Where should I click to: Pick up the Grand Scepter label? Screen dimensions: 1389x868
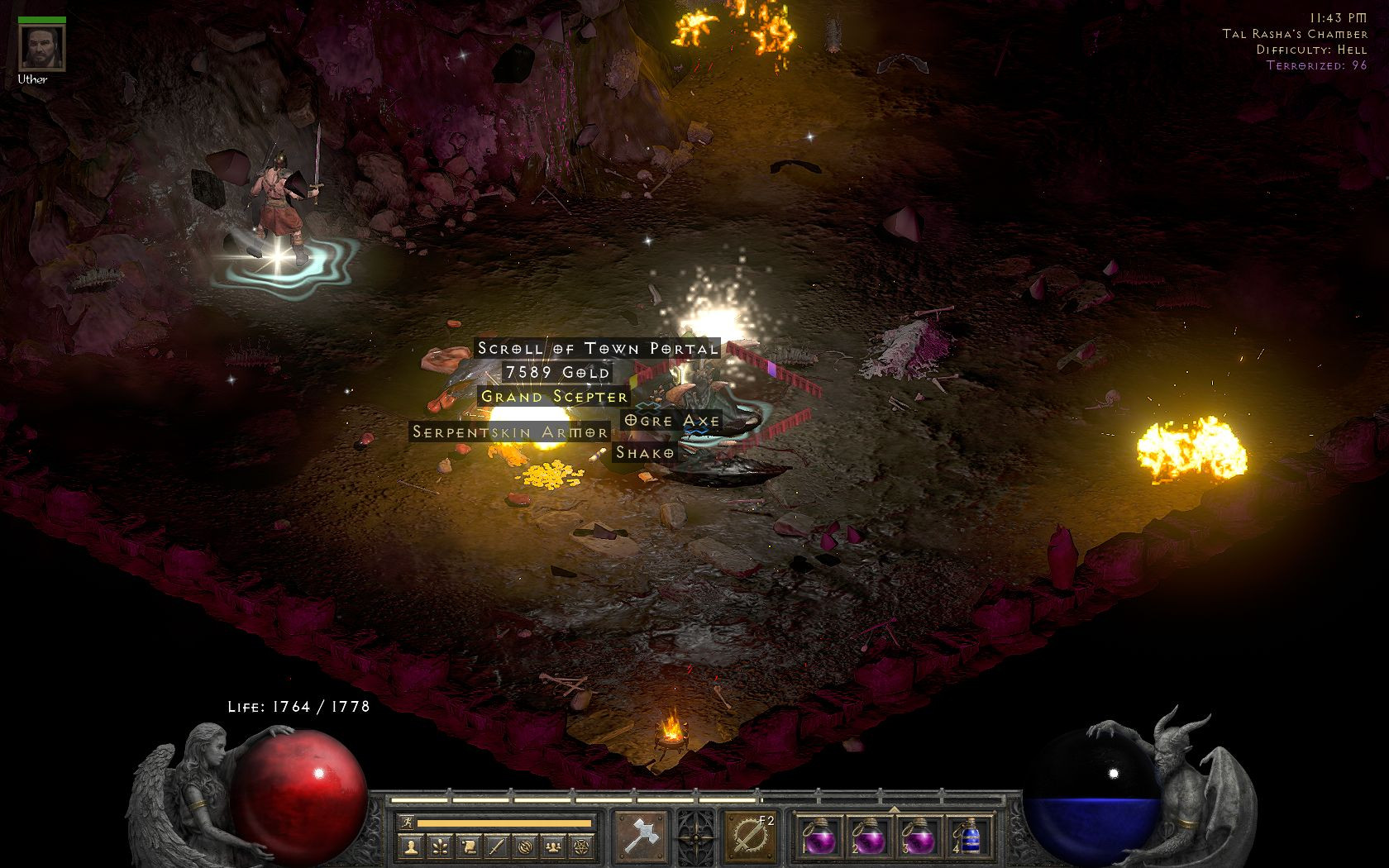click(x=555, y=396)
